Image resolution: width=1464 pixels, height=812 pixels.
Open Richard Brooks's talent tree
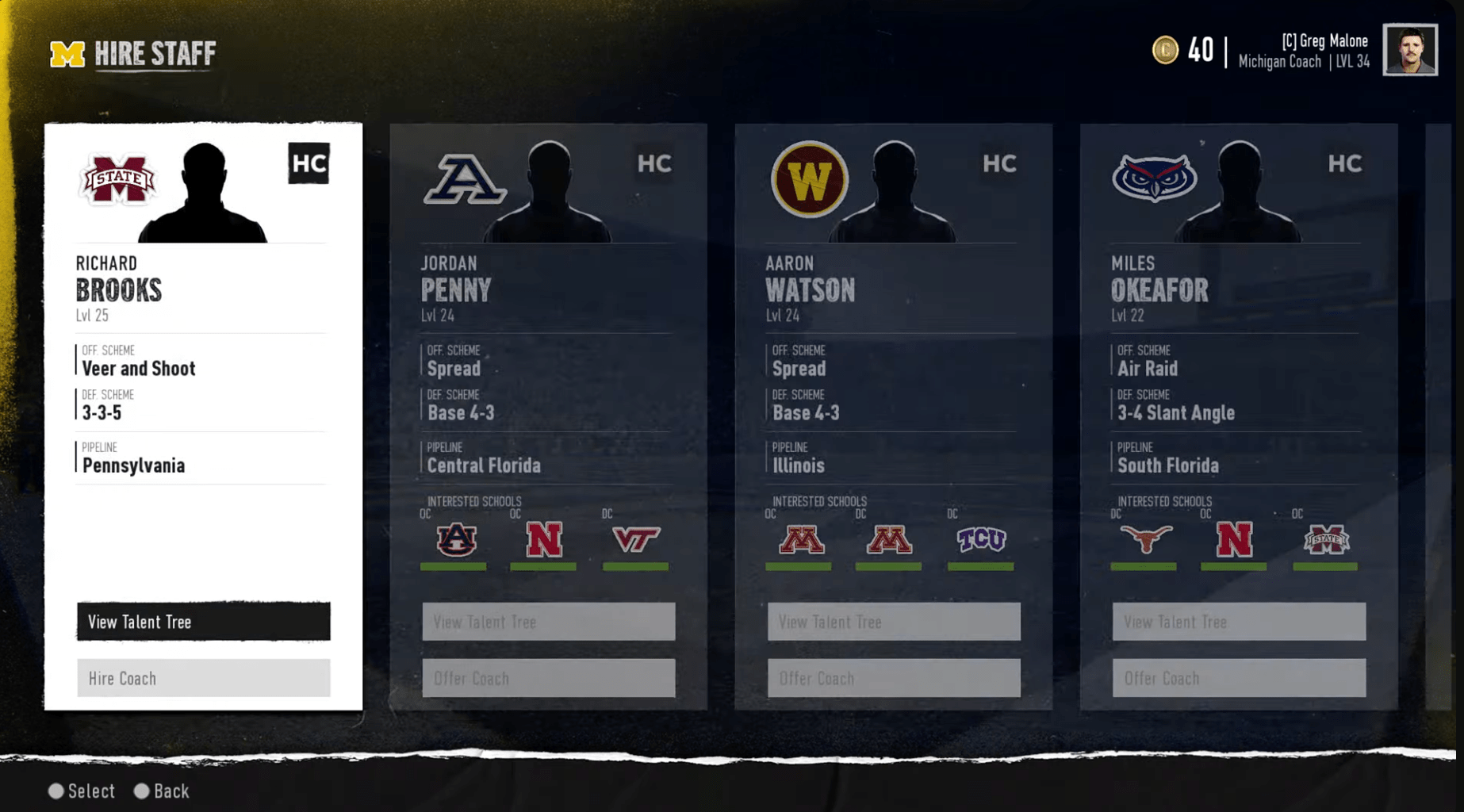pos(203,622)
